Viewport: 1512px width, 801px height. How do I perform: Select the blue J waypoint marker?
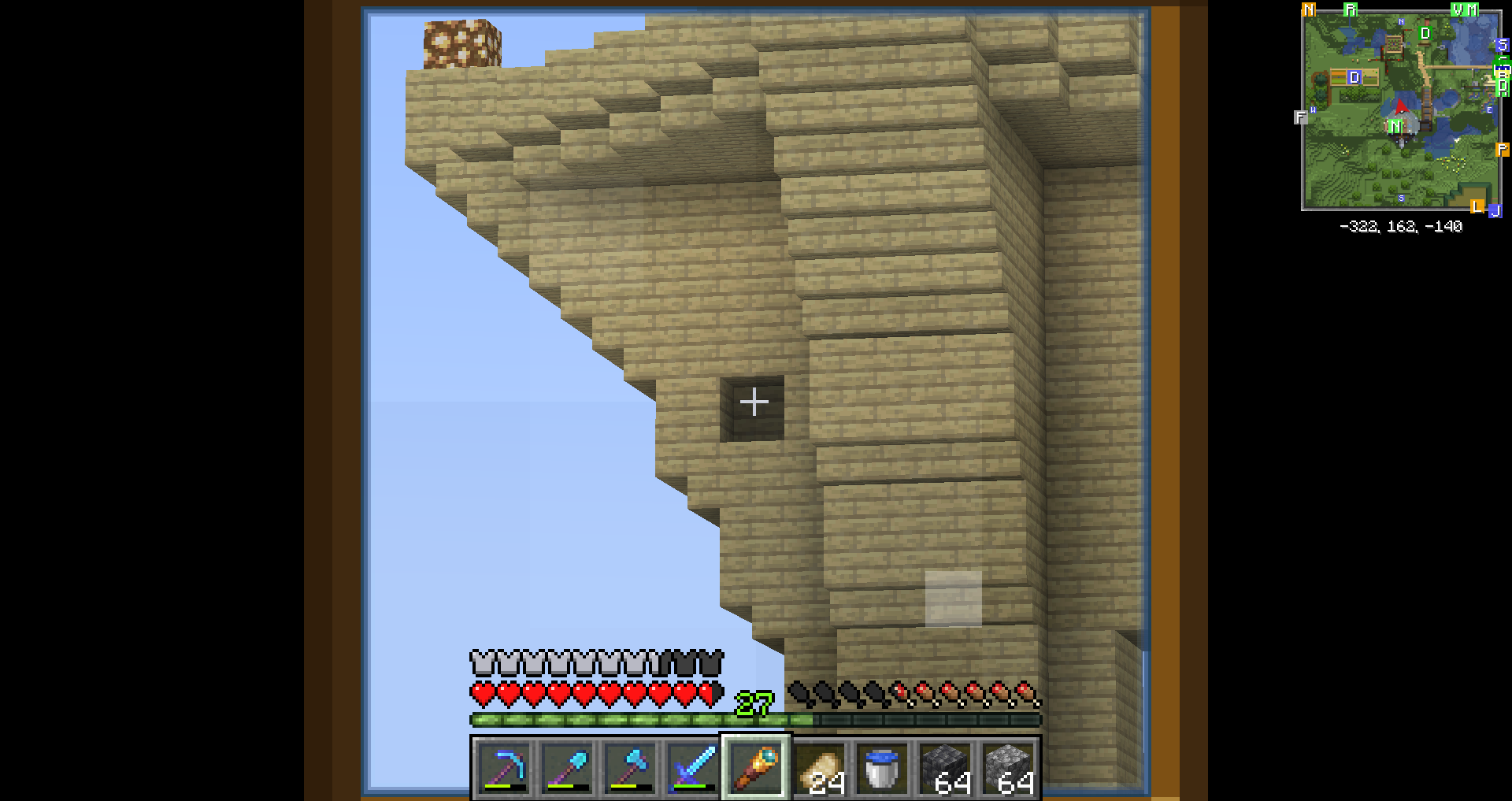pyautogui.click(x=1495, y=211)
